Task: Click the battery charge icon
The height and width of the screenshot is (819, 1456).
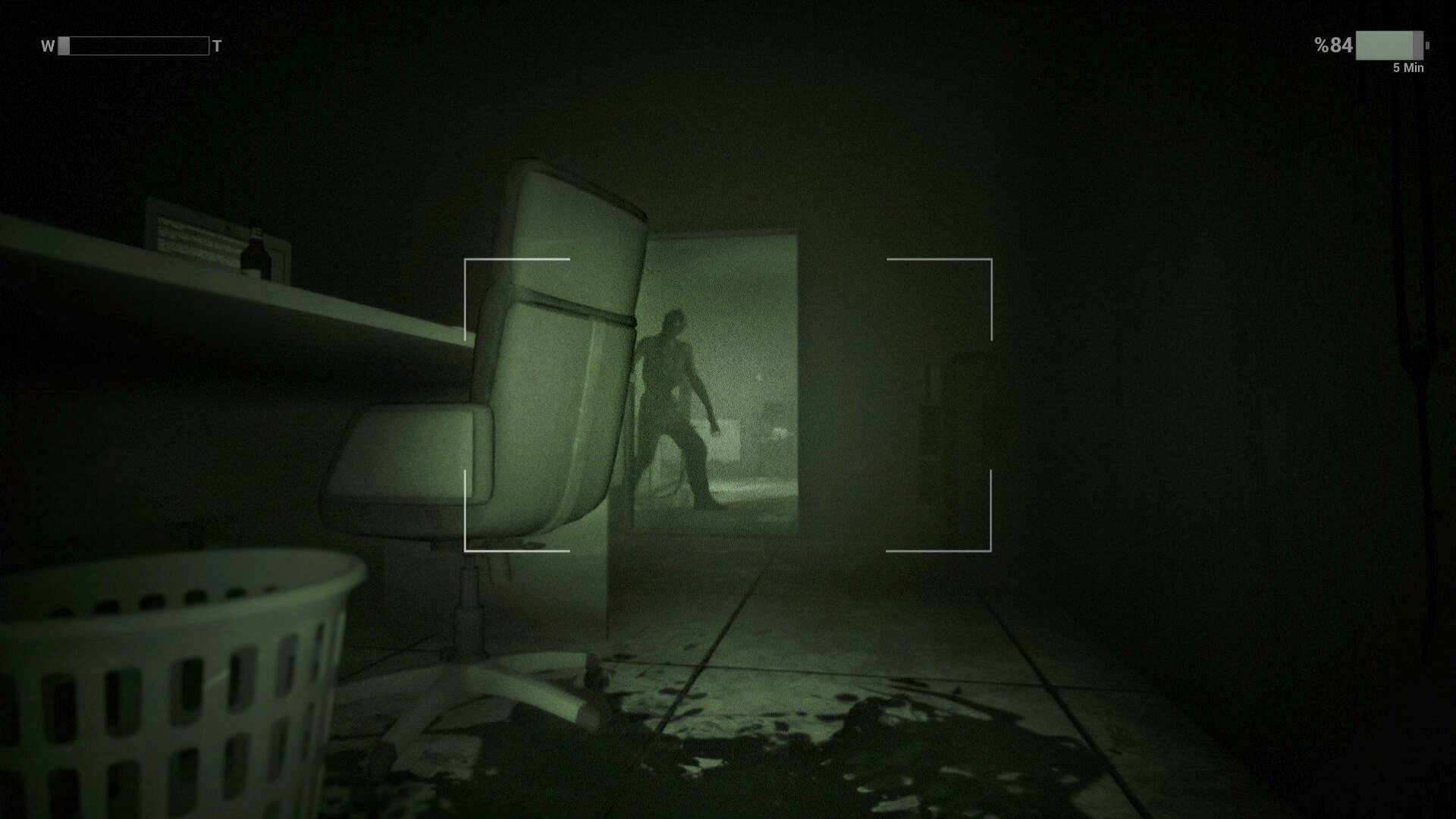Action: (1389, 45)
